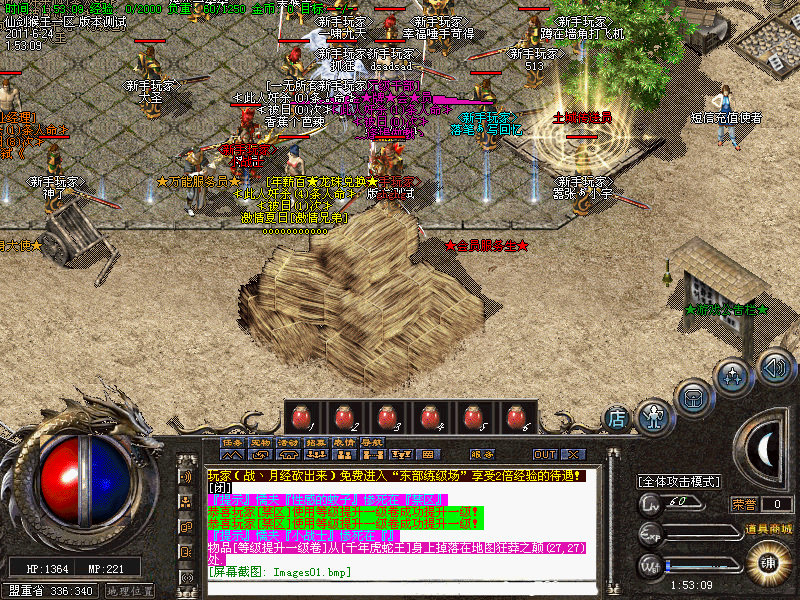Switch to the 活动 events tab
Image resolution: width=800 pixels, height=600 pixels.
tap(288, 441)
